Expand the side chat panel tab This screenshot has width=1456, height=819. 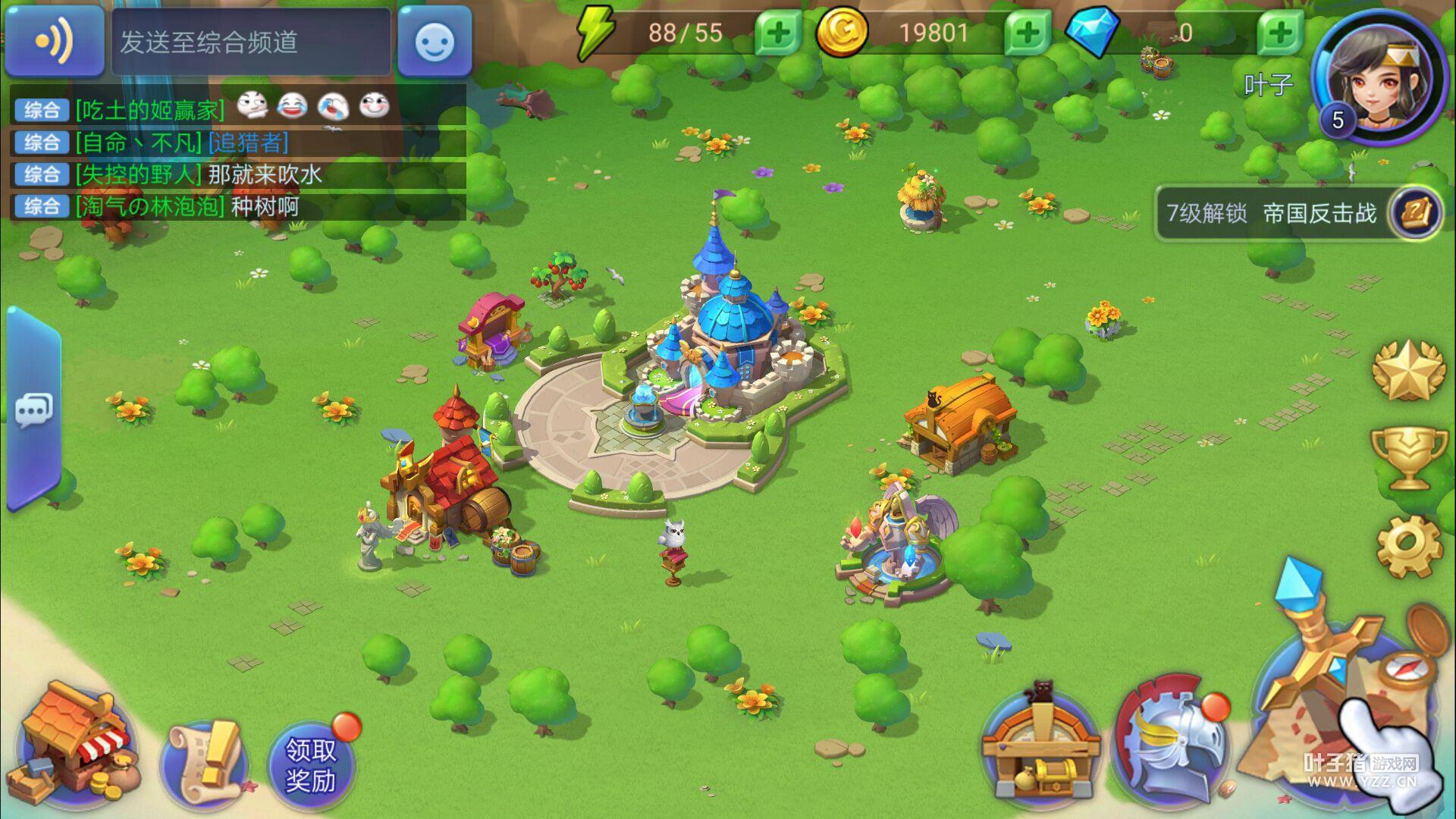pos(33,409)
